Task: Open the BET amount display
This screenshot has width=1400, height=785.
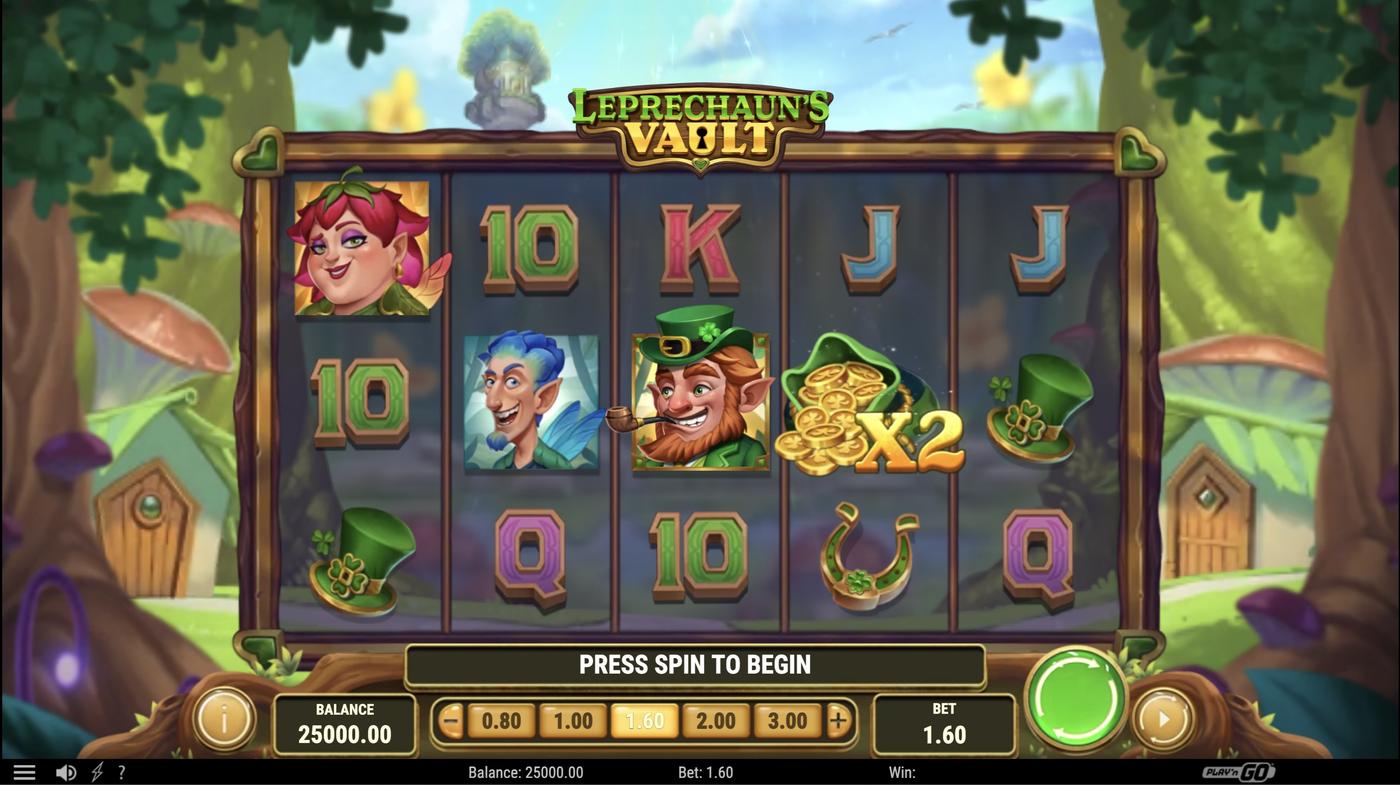Action: point(942,722)
